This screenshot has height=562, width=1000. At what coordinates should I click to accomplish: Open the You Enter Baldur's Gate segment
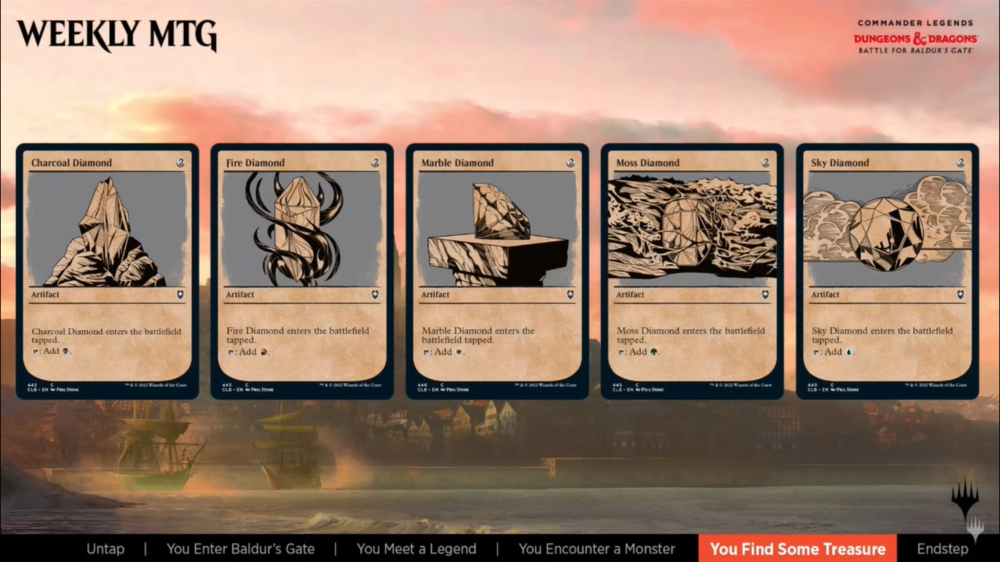click(x=240, y=548)
